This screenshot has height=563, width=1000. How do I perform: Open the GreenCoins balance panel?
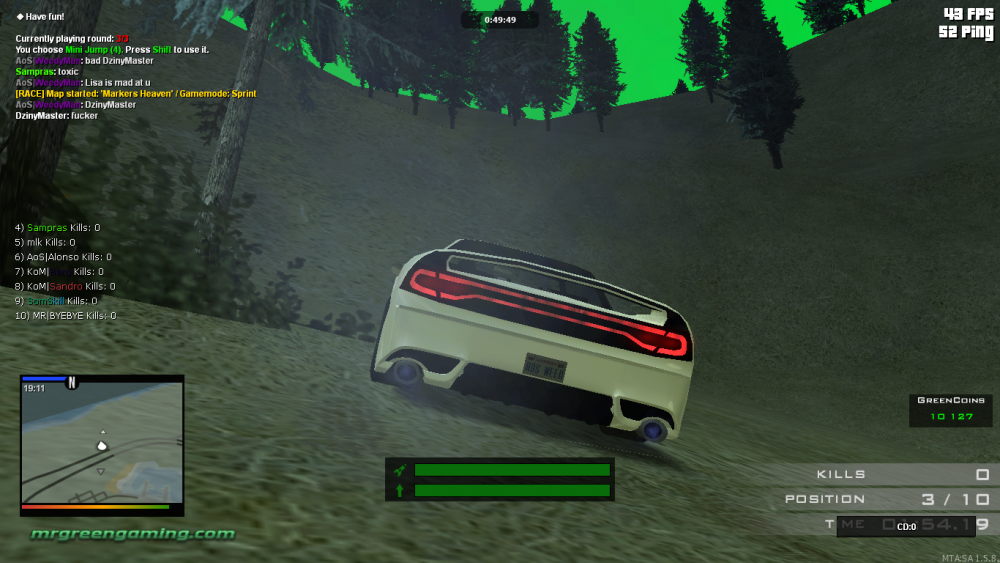click(950, 410)
